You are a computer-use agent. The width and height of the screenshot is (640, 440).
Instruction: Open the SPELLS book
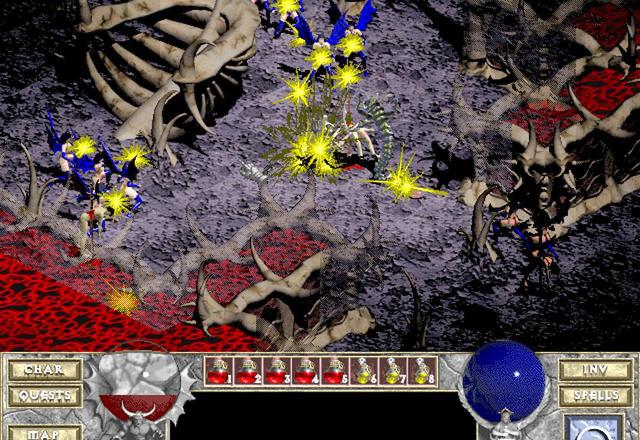596,396
